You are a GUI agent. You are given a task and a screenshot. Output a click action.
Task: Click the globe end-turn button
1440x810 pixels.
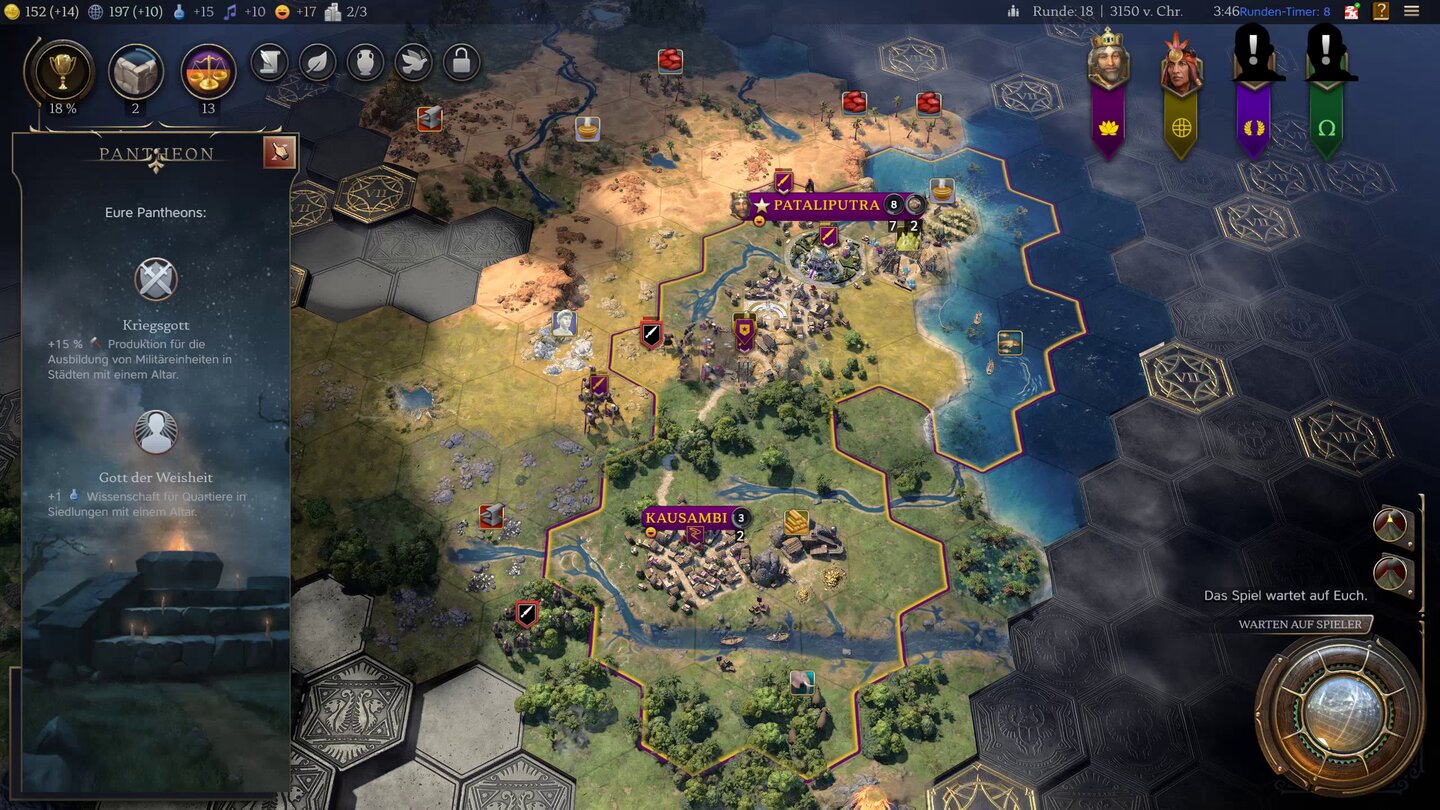[1339, 714]
